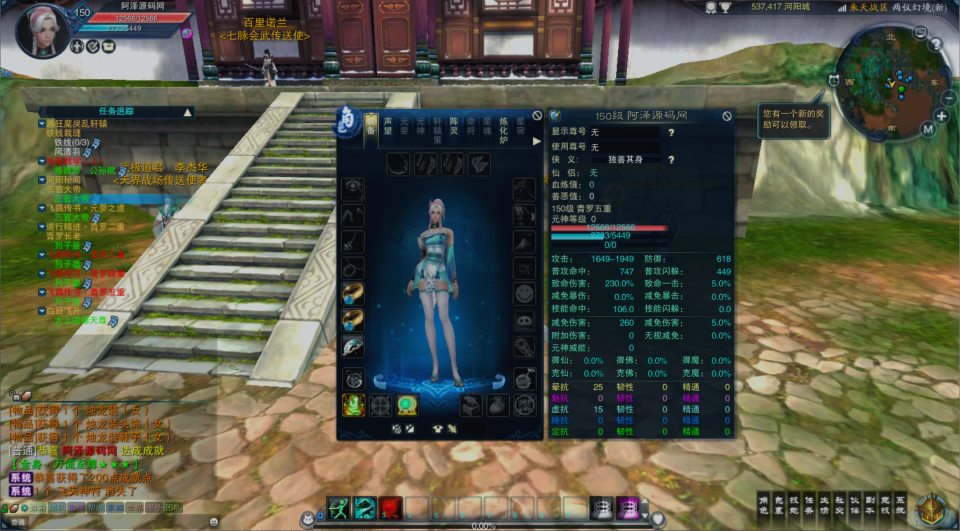Click the trophy icon on top bar
The width and height of the screenshot is (960, 531).
[711, 7]
